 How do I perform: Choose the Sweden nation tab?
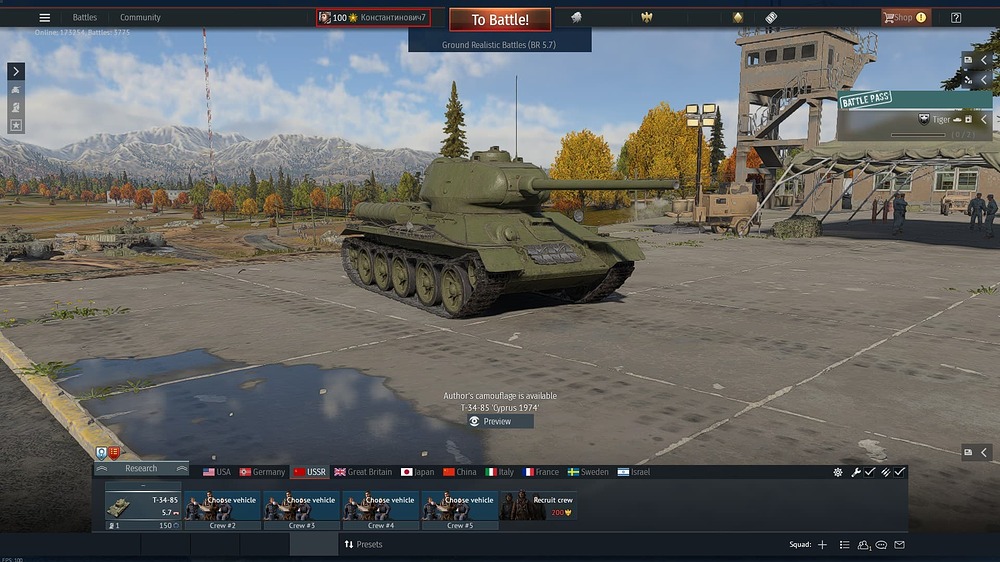[x=587, y=472]
